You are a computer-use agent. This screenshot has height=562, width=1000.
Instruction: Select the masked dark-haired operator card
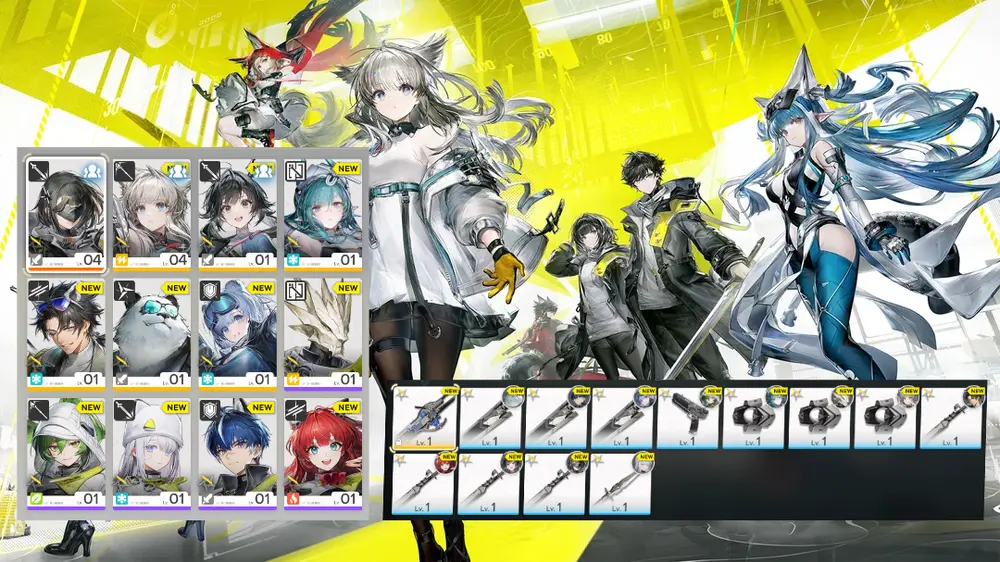[x=65, y=213]
